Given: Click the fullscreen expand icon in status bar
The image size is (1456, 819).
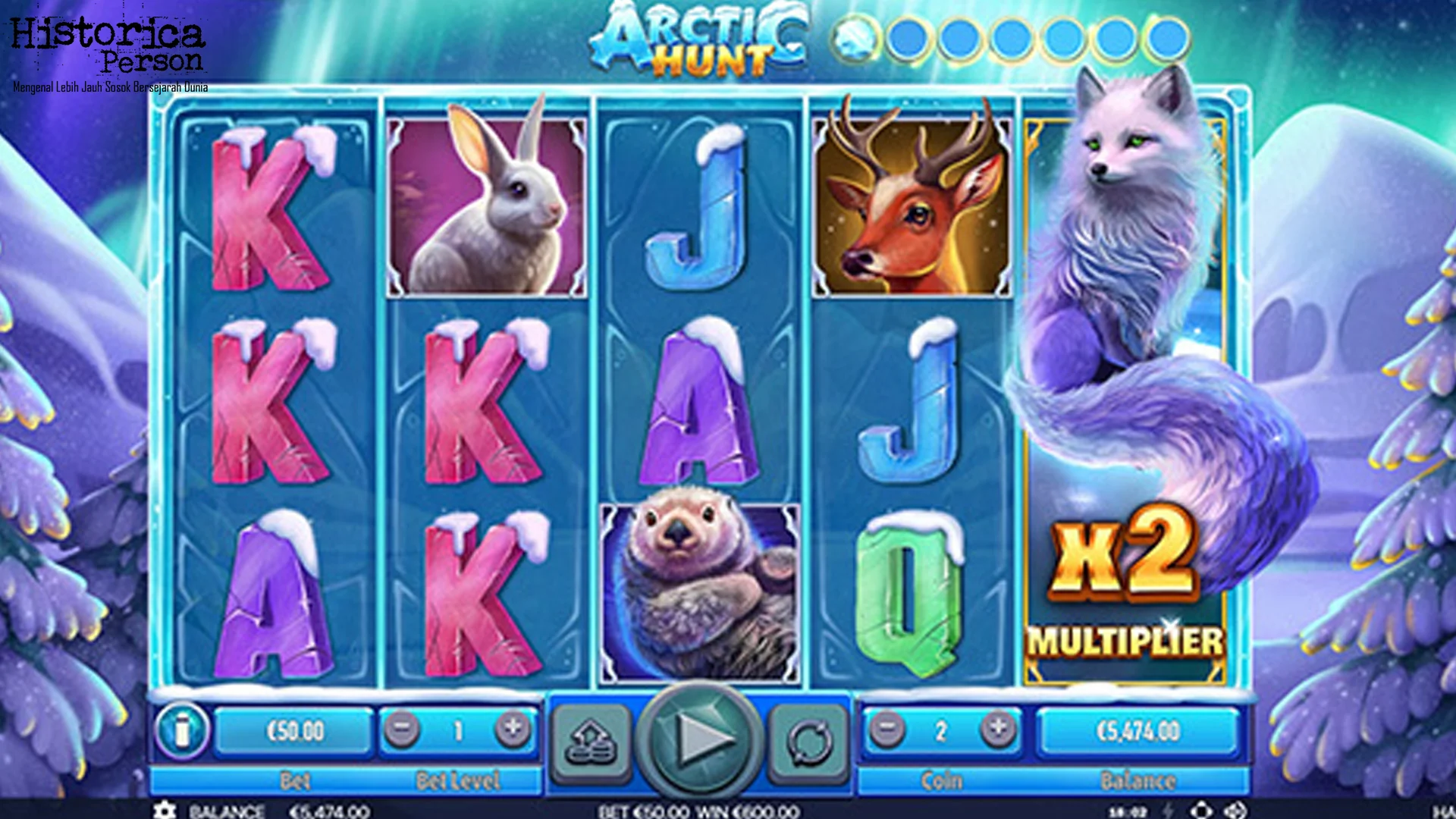Looking at the screenshot, I should point(1236,810).
